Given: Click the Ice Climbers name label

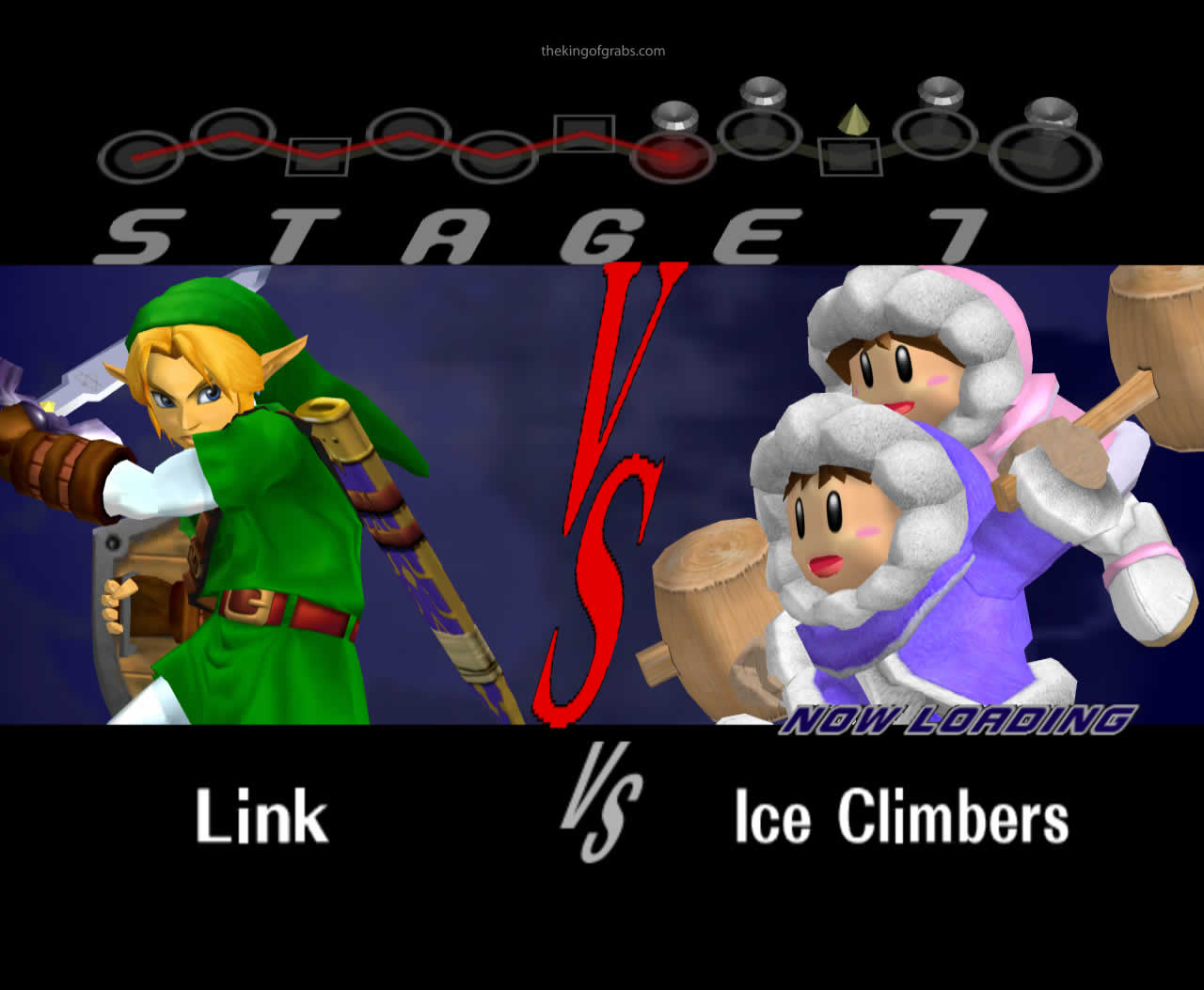Looking at the screenshot, I should tap(901, 818).
